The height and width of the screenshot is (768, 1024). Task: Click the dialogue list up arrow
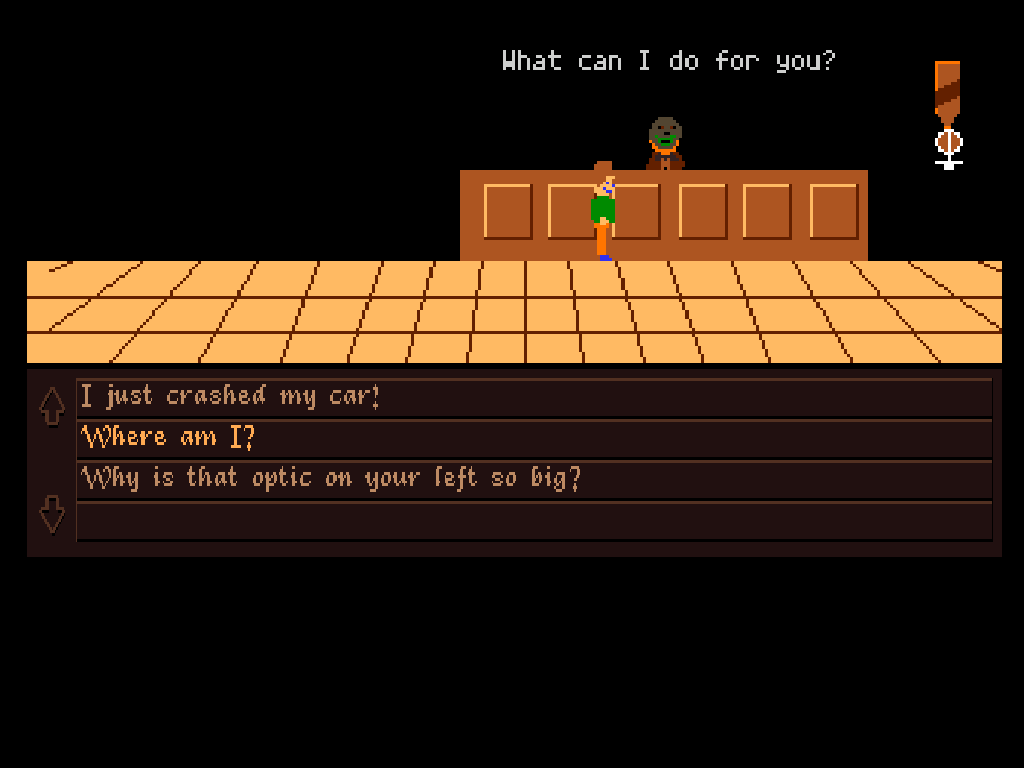pos(52,406)
